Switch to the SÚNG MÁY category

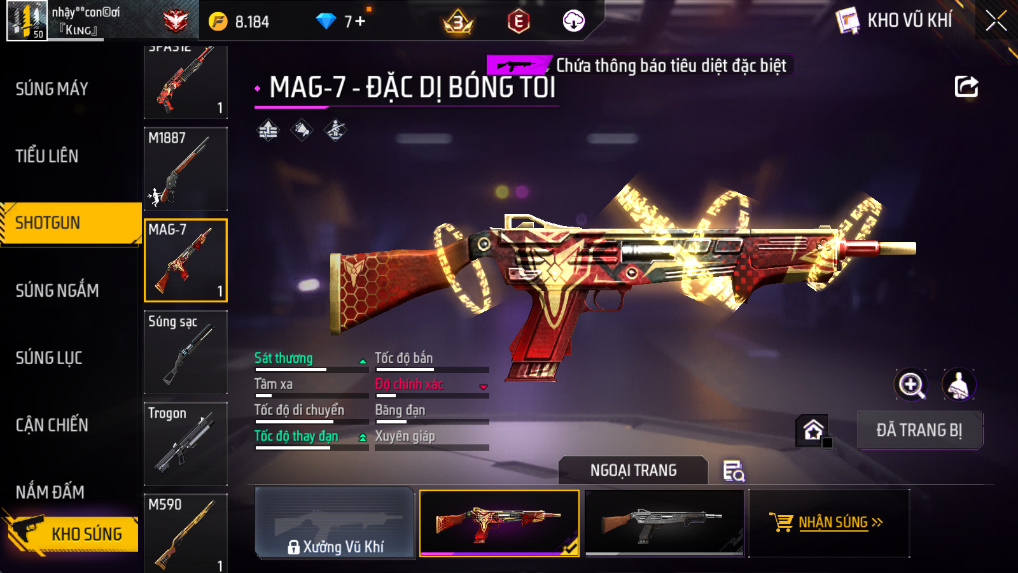pos(52,89)
